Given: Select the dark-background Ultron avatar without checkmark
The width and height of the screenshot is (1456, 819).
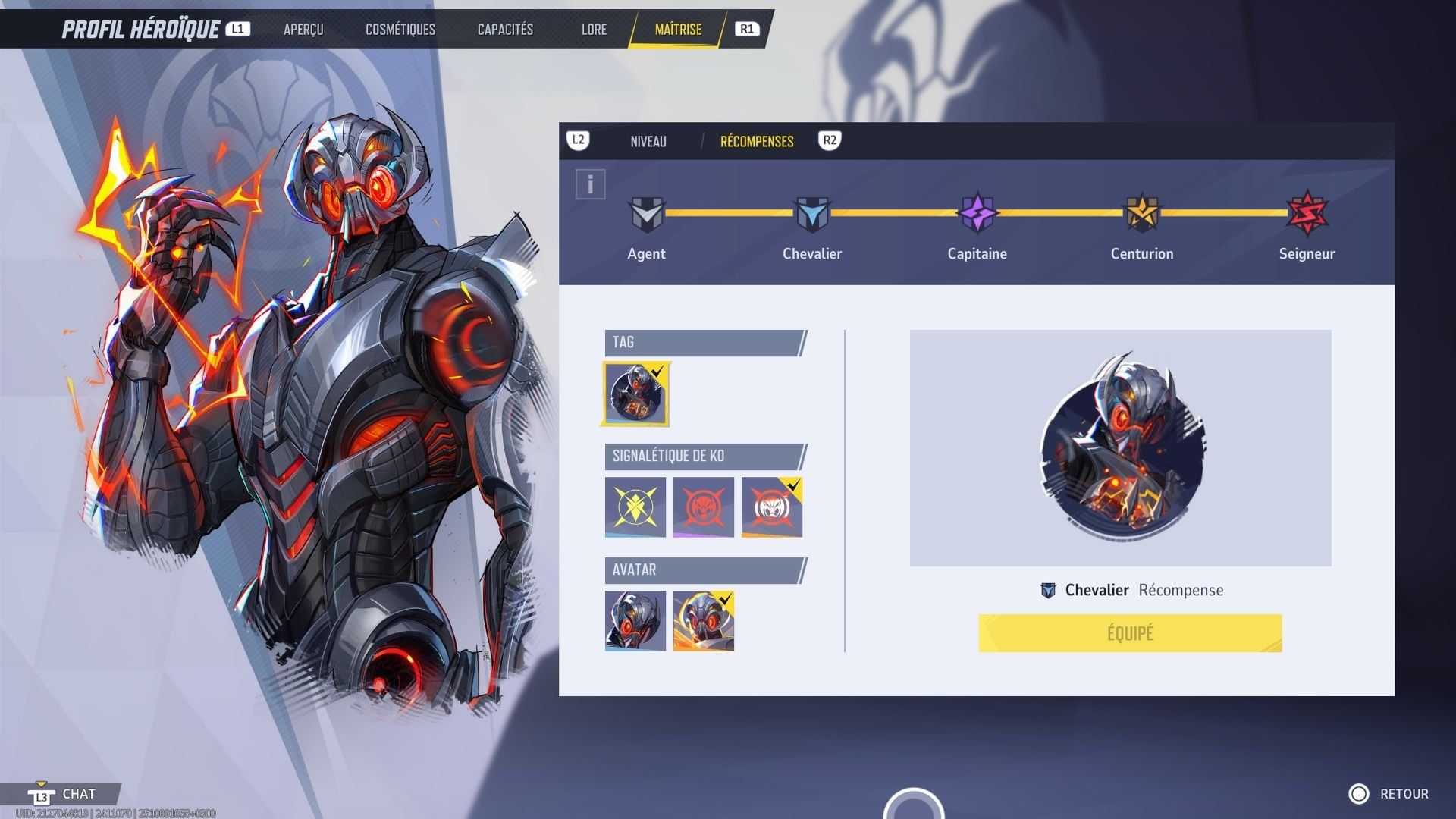Looking at the screenshot, I should tap(635, 620).
